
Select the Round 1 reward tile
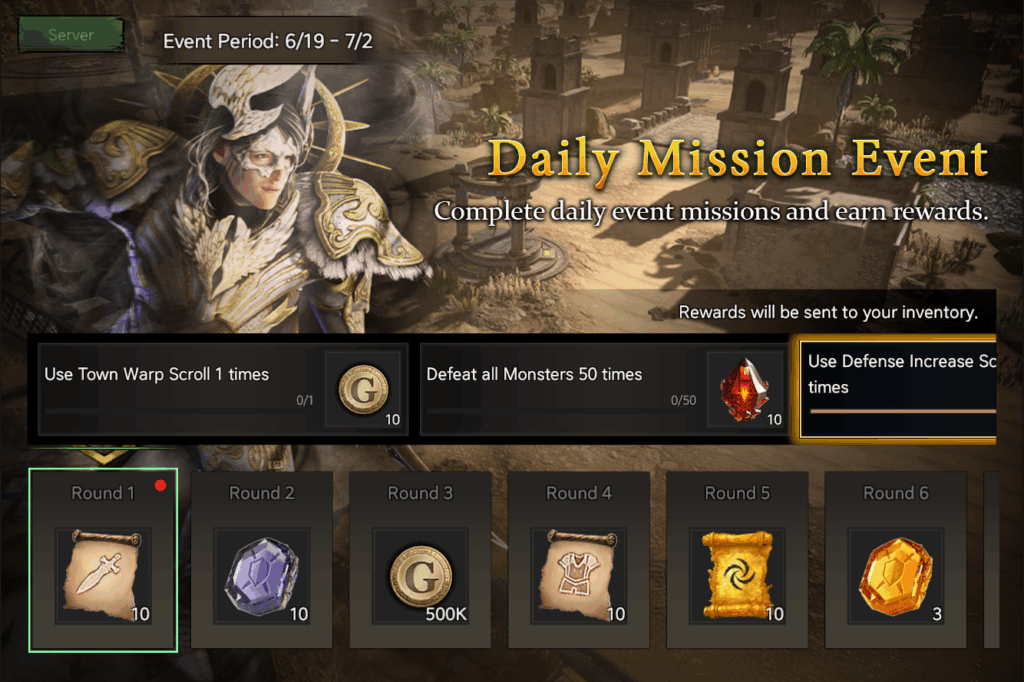click(103, 560)
